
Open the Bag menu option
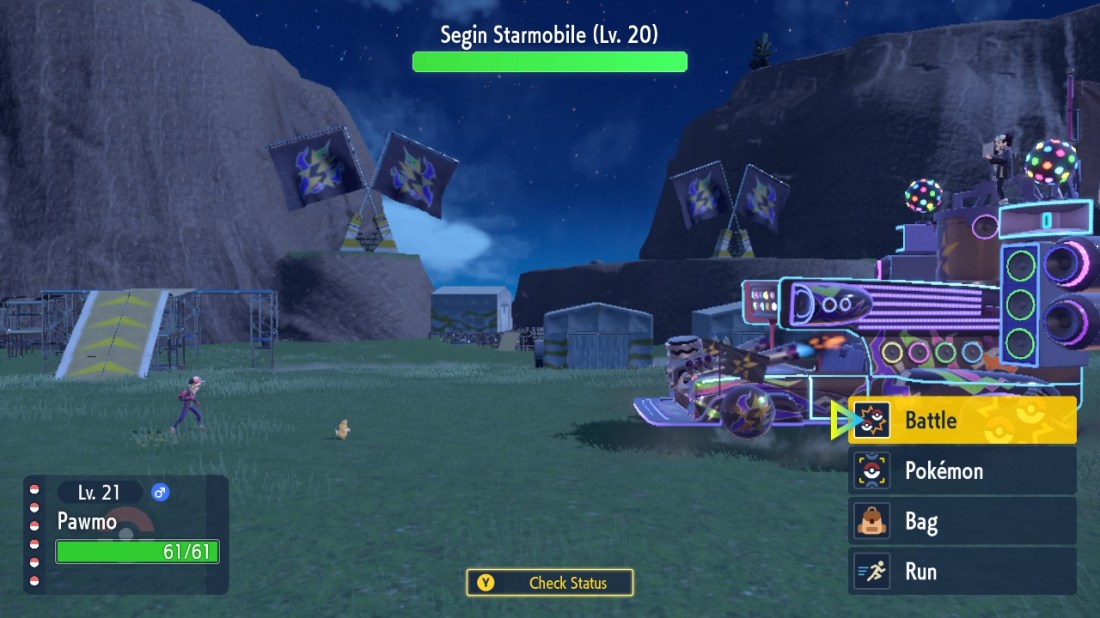[x=962, y=521]
